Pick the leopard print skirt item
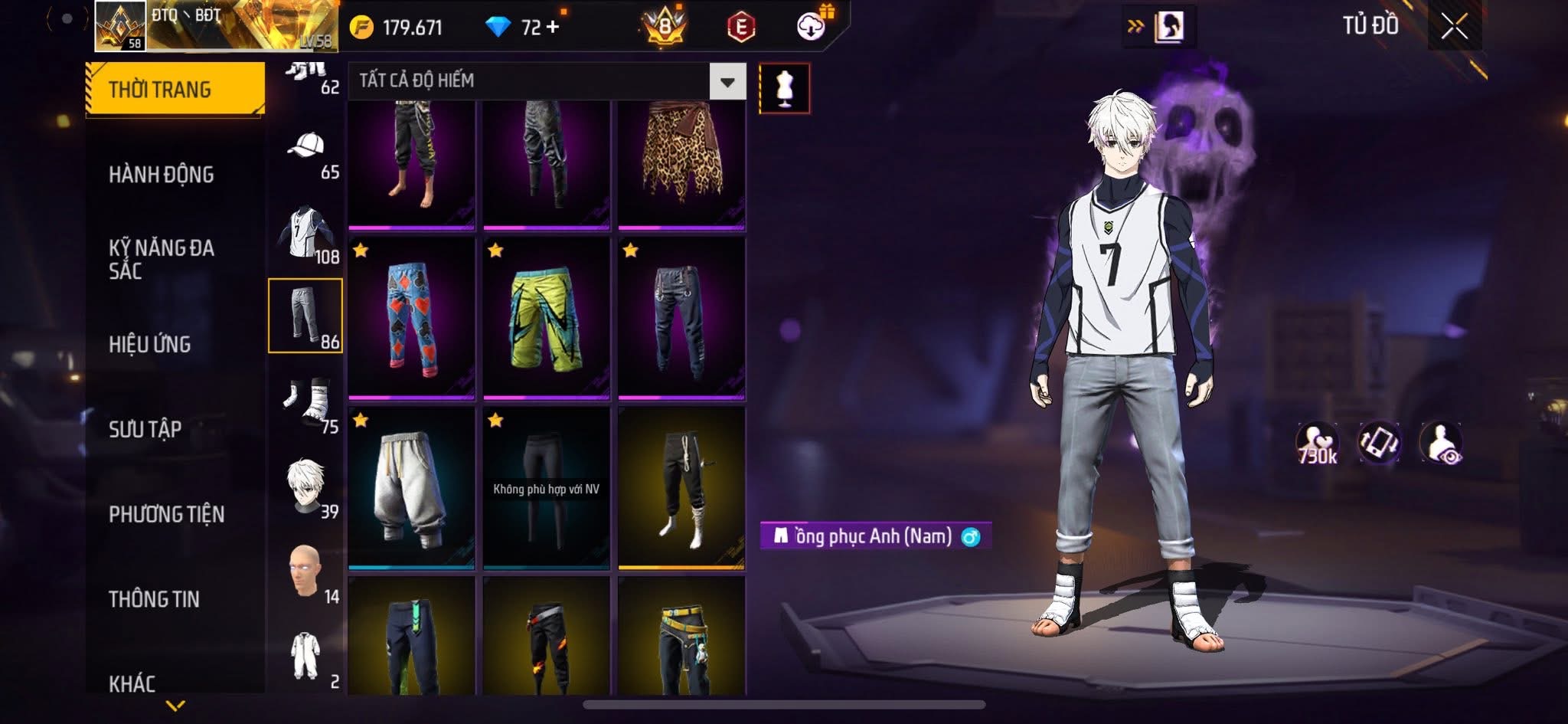 click(681, 163)
